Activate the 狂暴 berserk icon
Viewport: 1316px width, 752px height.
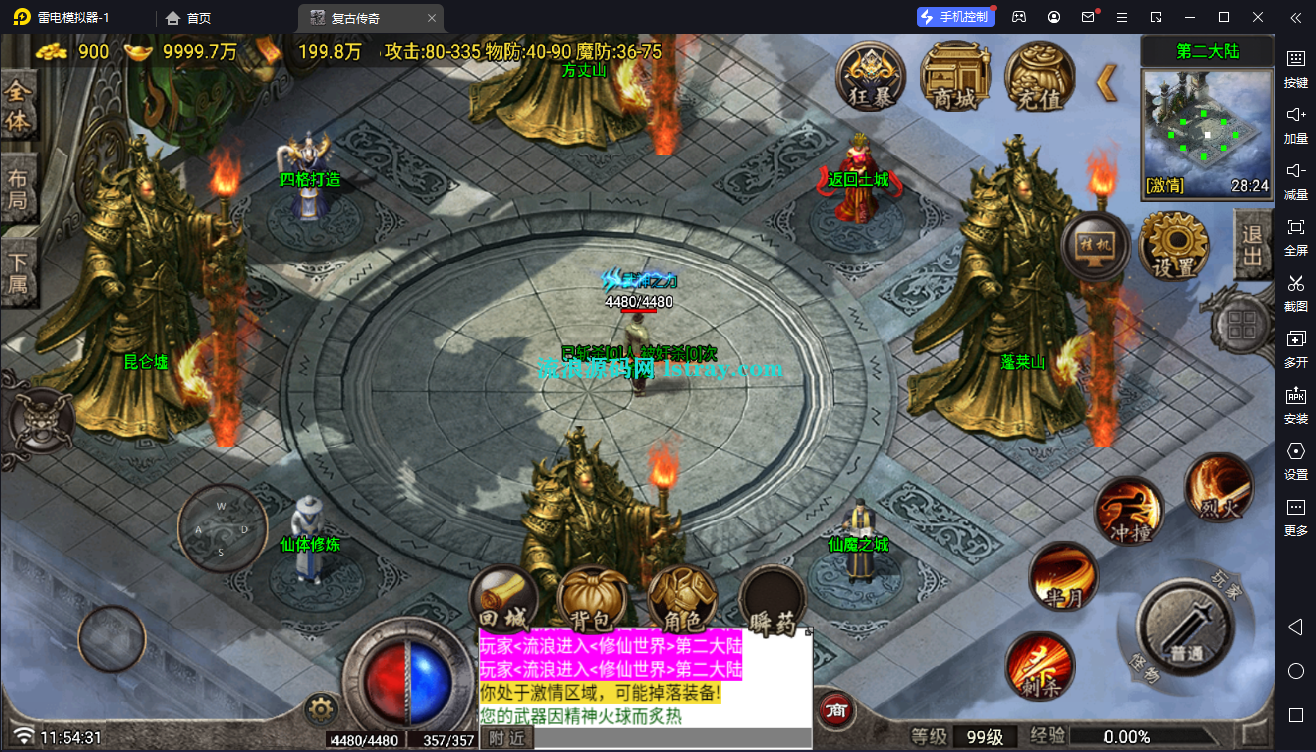coord(870,74)
